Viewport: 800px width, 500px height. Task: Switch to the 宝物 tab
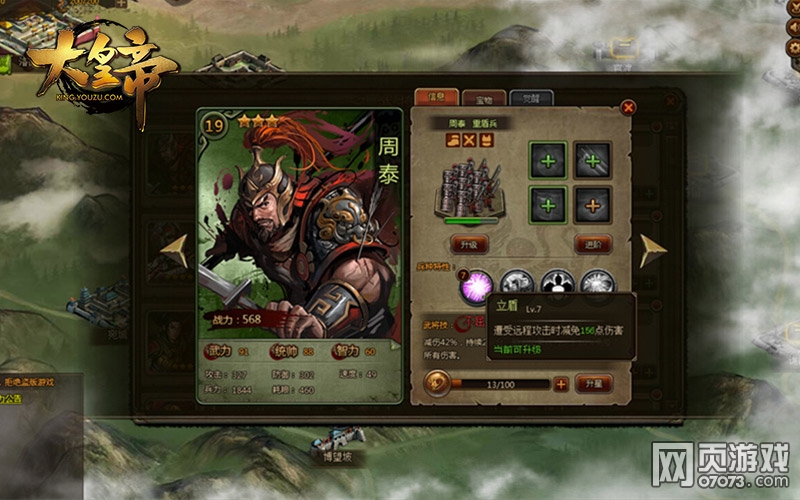point(486,98)
